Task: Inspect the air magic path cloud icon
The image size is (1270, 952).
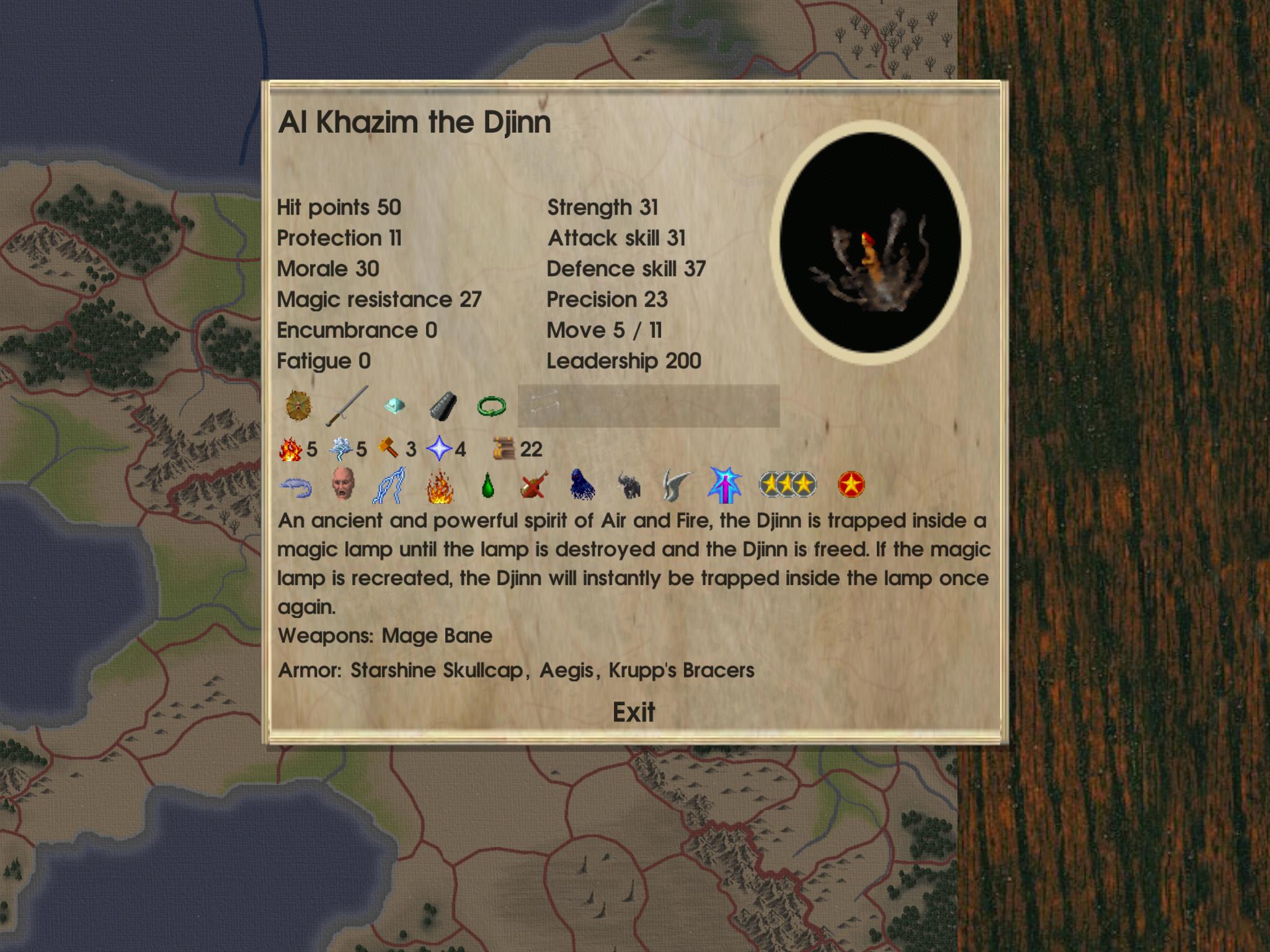Action: click(340, 449)
